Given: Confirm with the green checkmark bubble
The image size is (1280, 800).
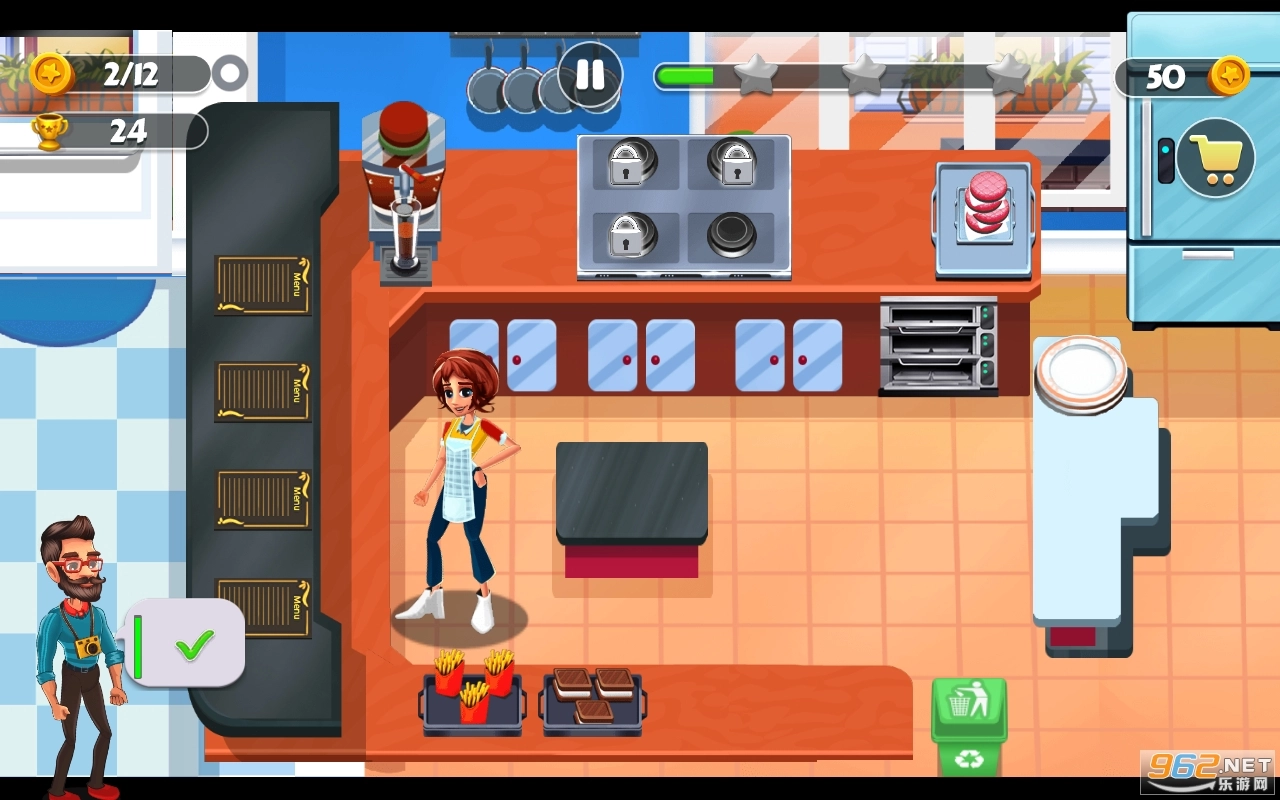Looking at the screenshot, I should pos(193,645).
